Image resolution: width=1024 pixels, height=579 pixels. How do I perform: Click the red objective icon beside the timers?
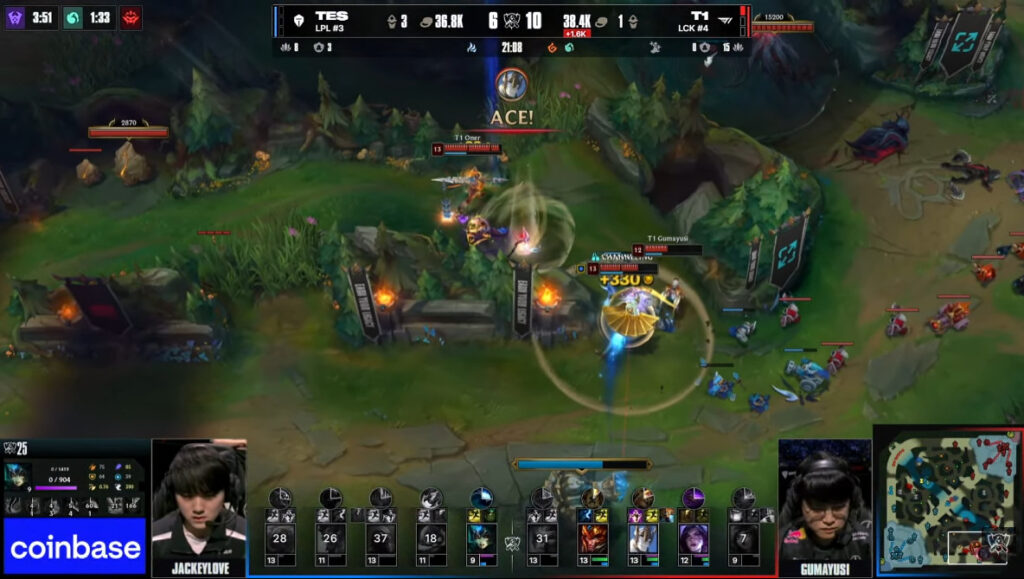click(131, 17)
